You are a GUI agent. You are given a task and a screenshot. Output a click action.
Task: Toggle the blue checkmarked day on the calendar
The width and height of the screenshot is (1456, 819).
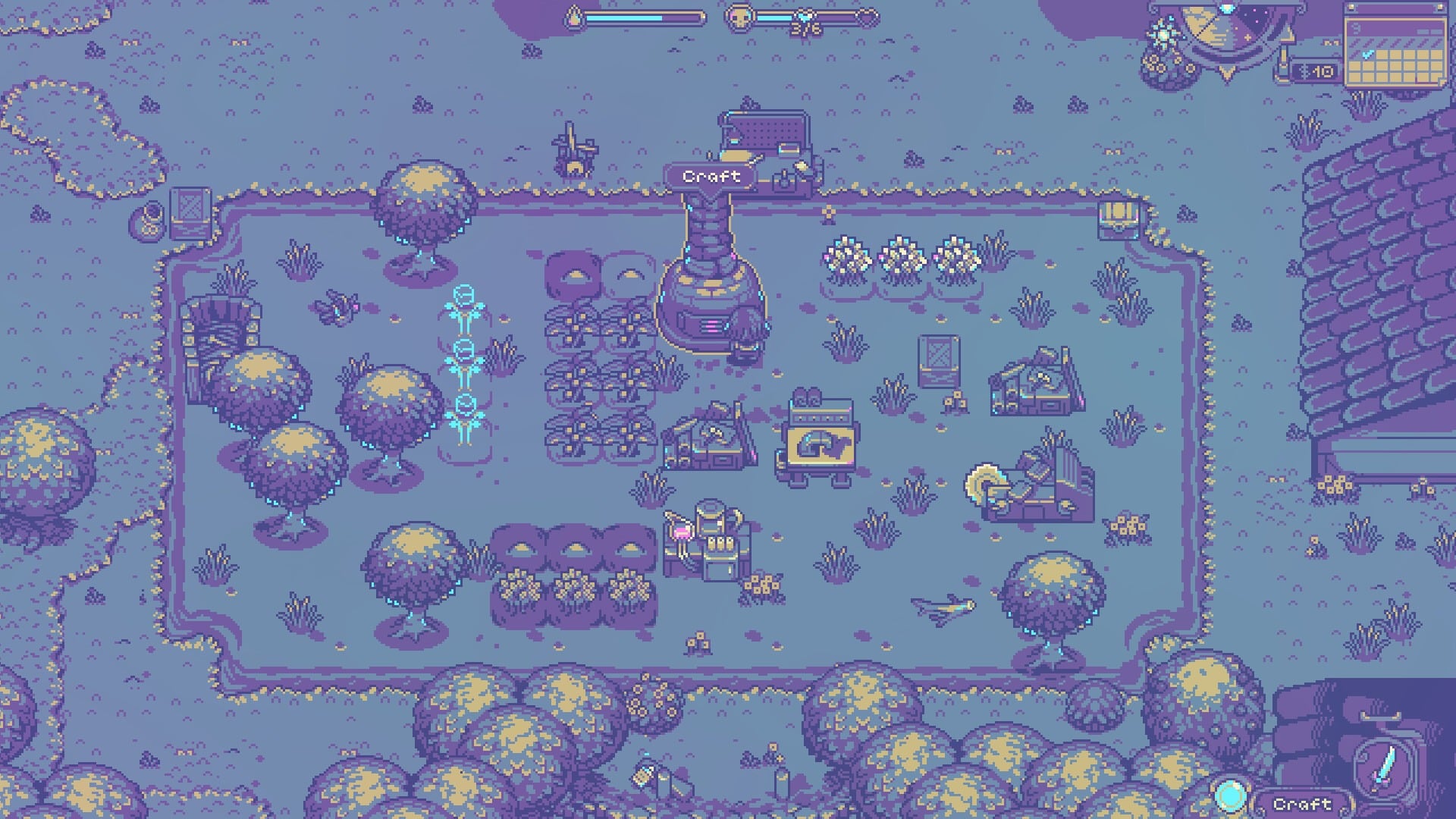[x=1367, y=55]
